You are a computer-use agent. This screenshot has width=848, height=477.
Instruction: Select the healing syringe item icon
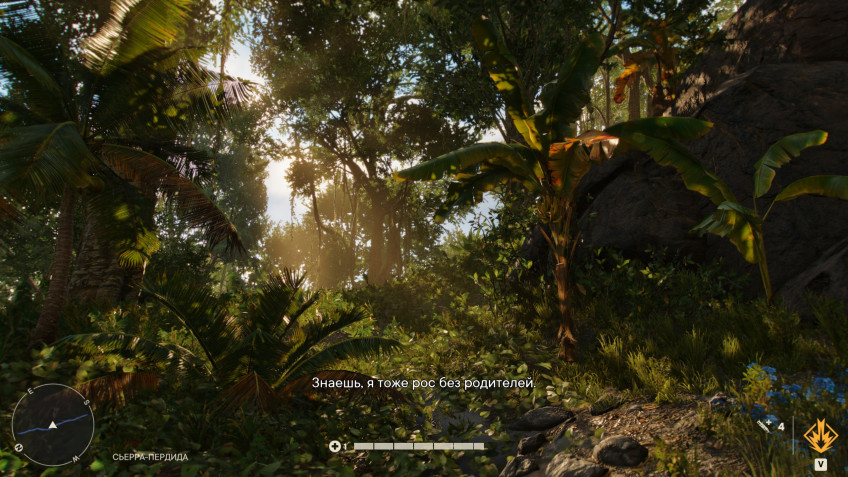click(x=766, y=426)
